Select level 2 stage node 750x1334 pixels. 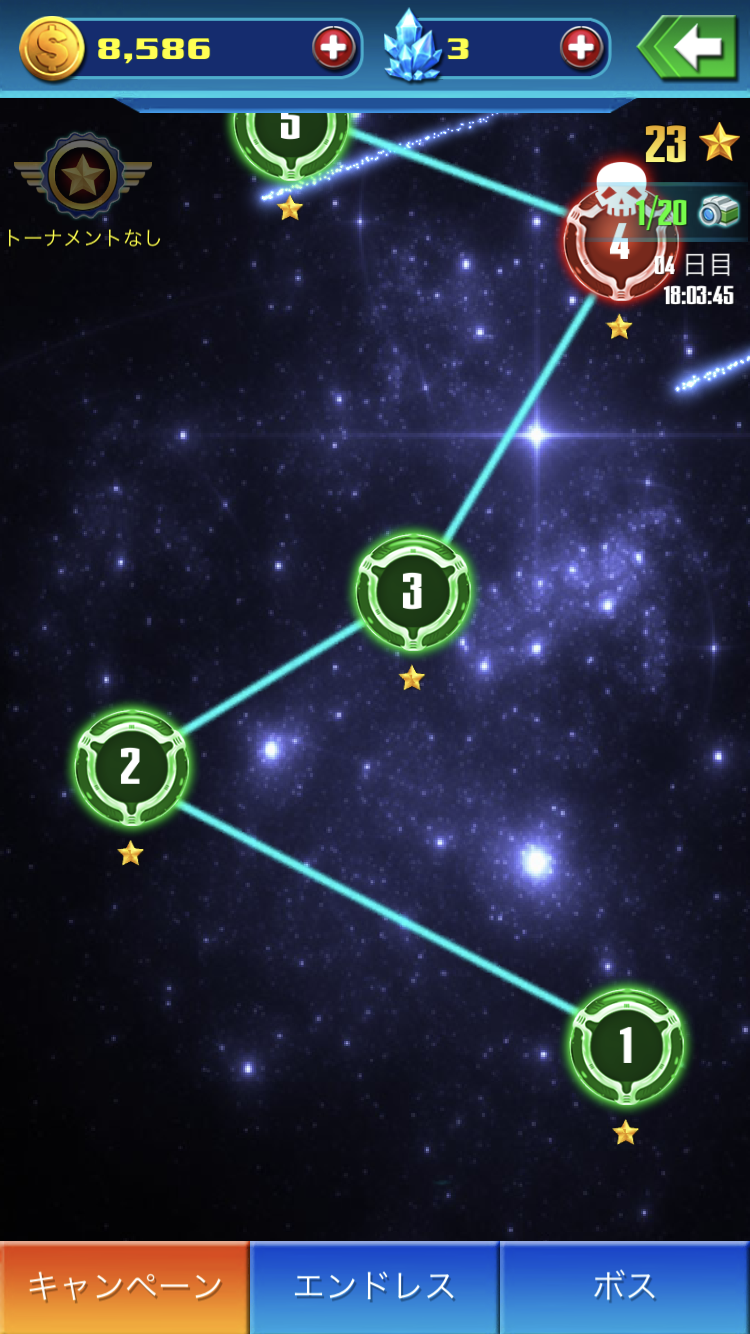pos(131,767)
